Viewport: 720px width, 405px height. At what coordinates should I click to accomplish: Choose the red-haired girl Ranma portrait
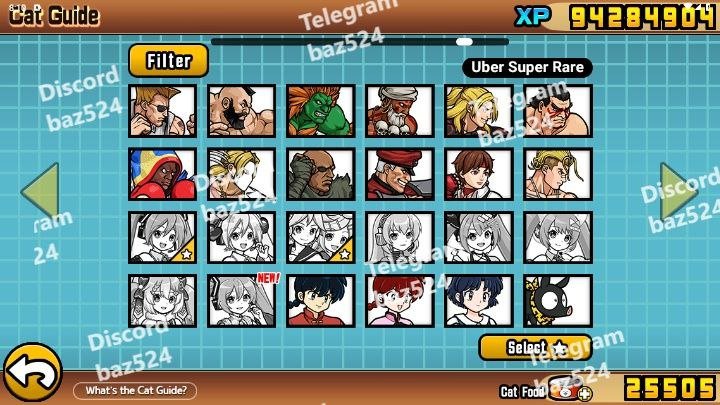click(x=399, y=301)
